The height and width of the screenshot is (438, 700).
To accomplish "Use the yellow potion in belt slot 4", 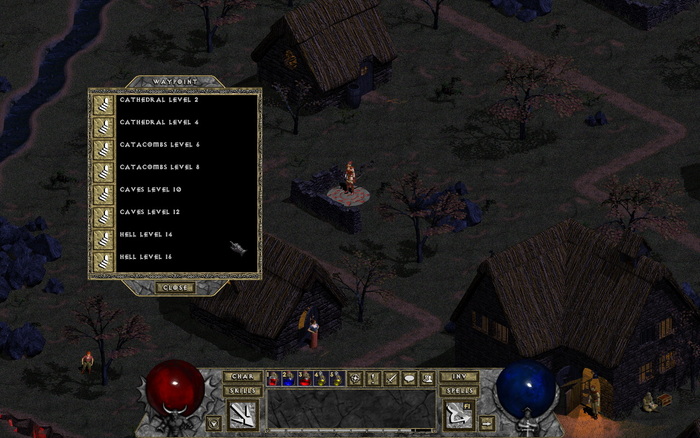I will tap(321, 378).
